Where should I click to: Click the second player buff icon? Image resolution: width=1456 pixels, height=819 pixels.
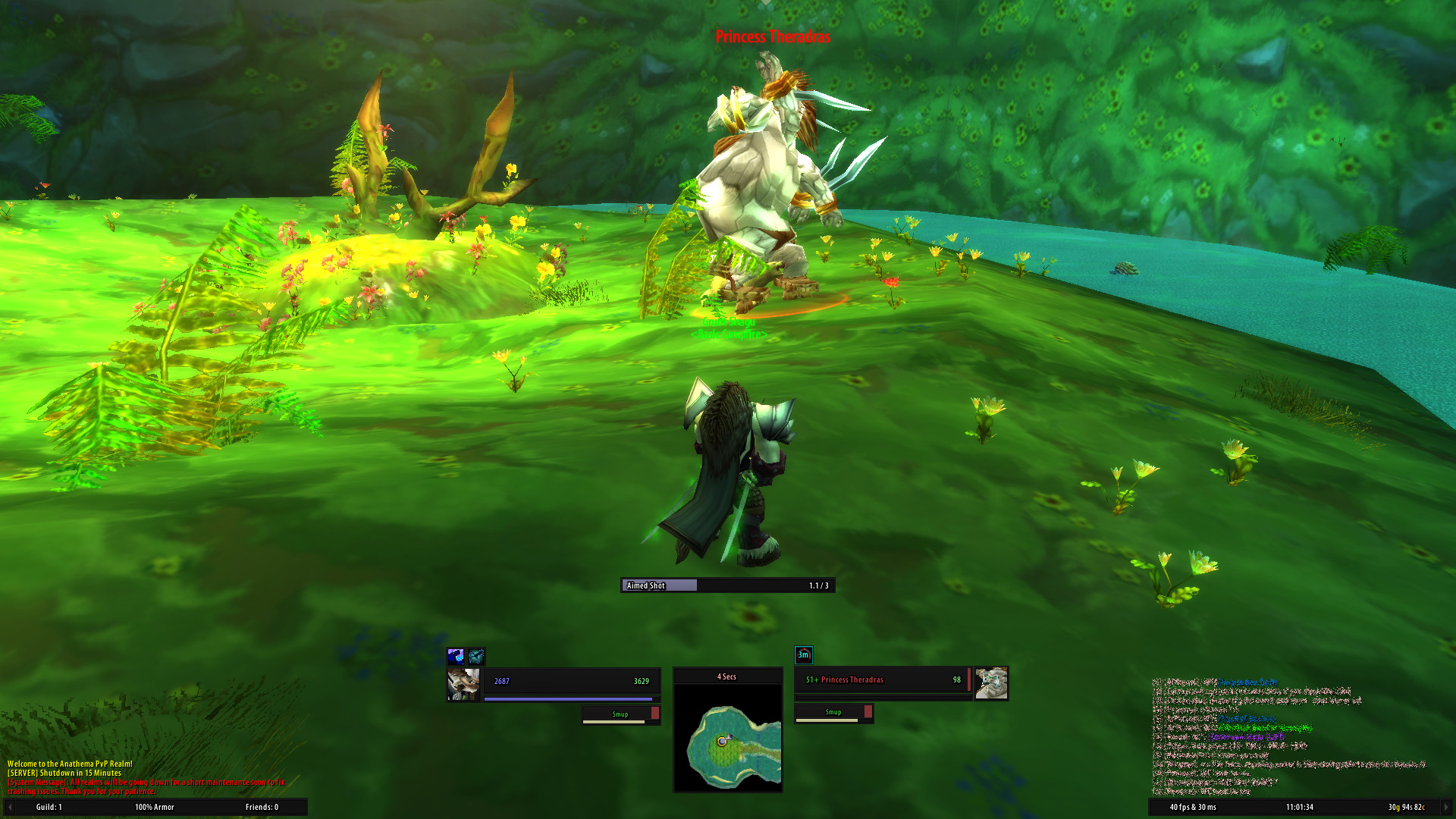tap(475, 656)
